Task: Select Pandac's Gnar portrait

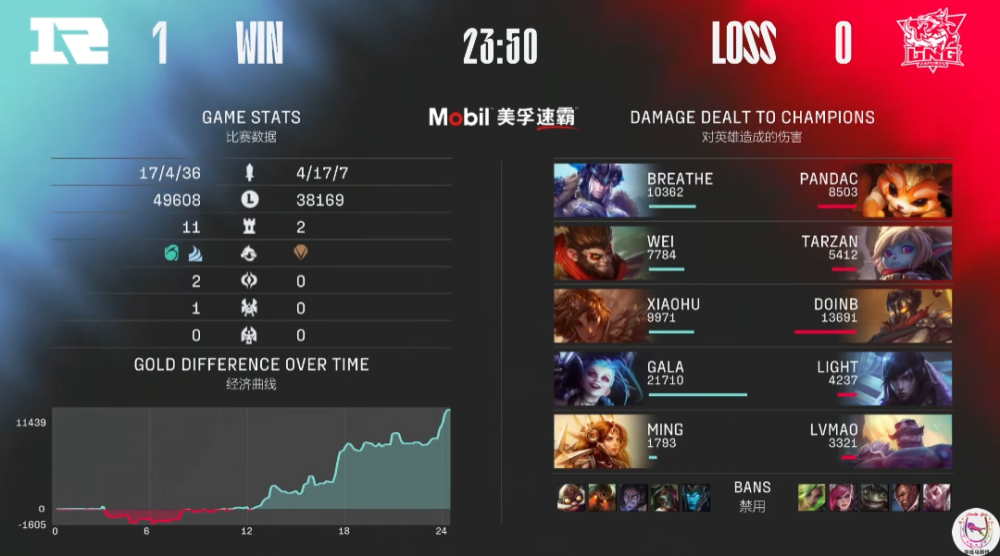Action: (x=906, y=191)
